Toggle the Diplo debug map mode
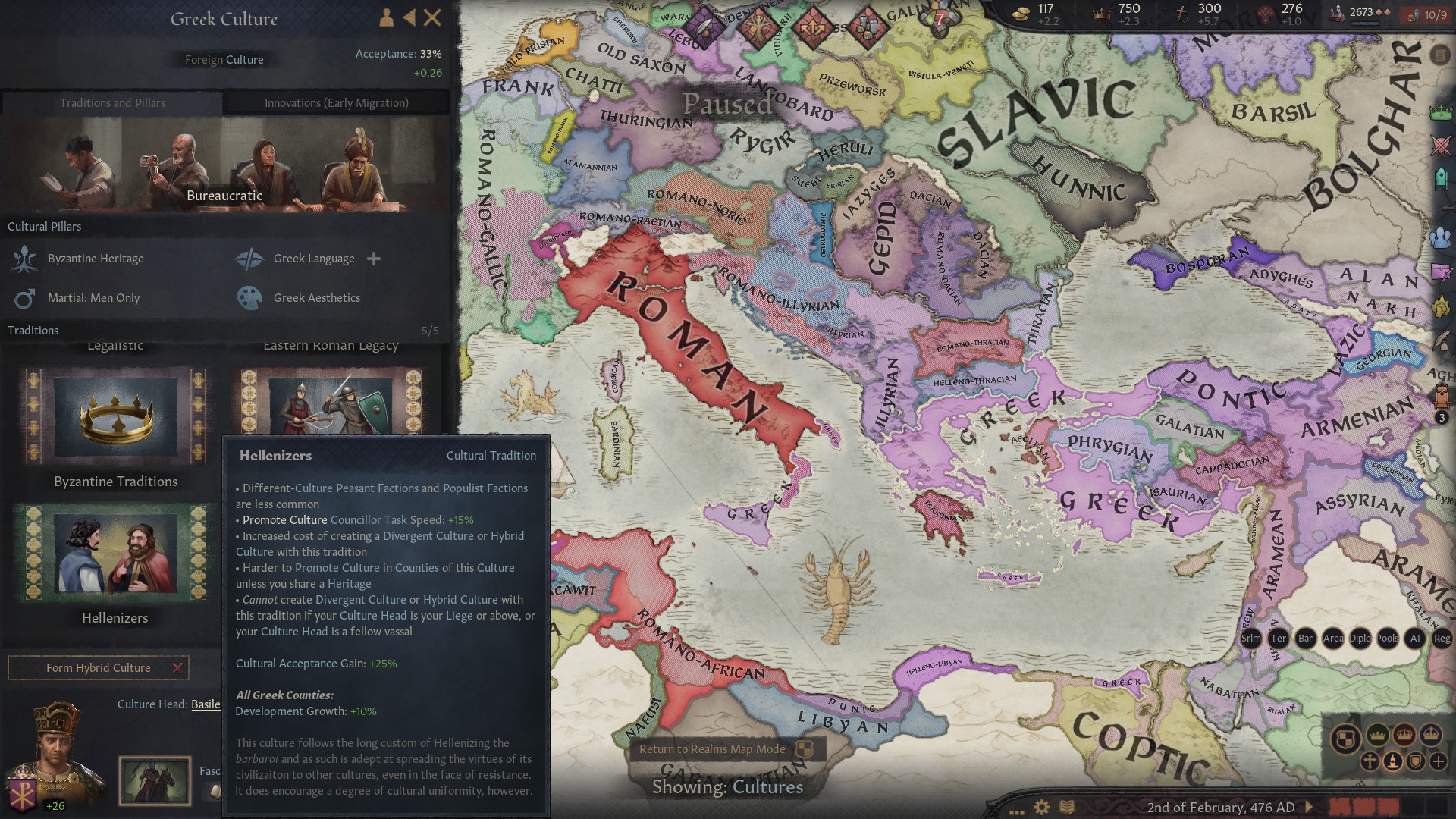This screenshot has width=1456, height=819. click(x=1360, y=639)
